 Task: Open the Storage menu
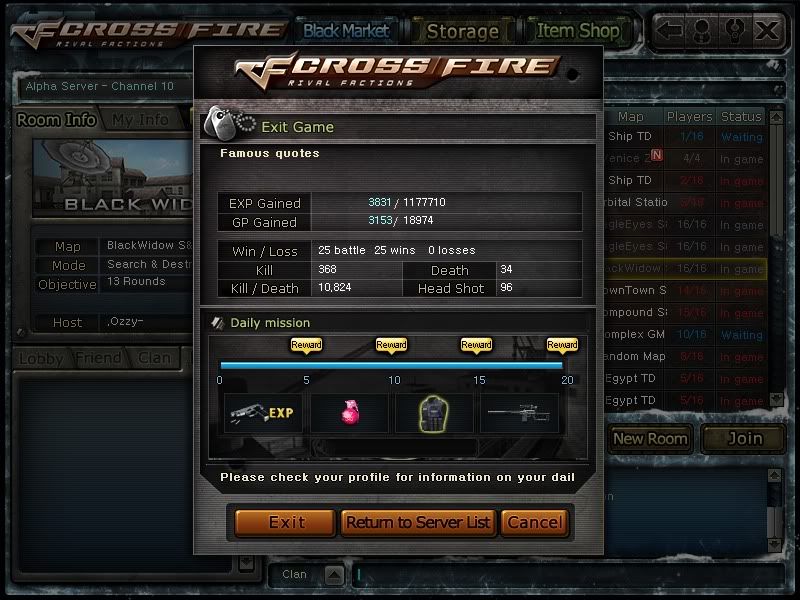(462, 31)
